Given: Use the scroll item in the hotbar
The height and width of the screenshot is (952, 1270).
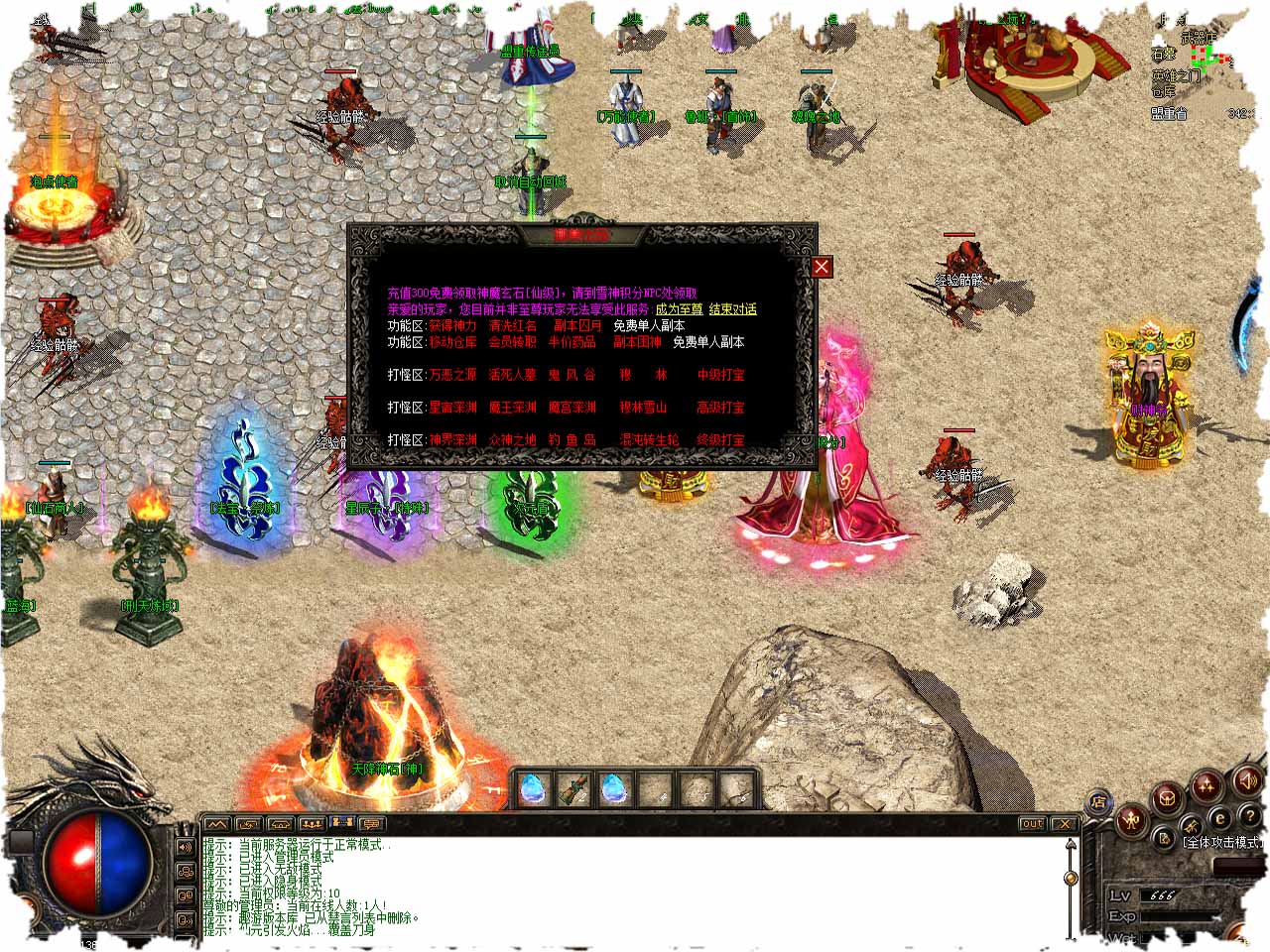Looking at the screenshot, I should [573, 789].
